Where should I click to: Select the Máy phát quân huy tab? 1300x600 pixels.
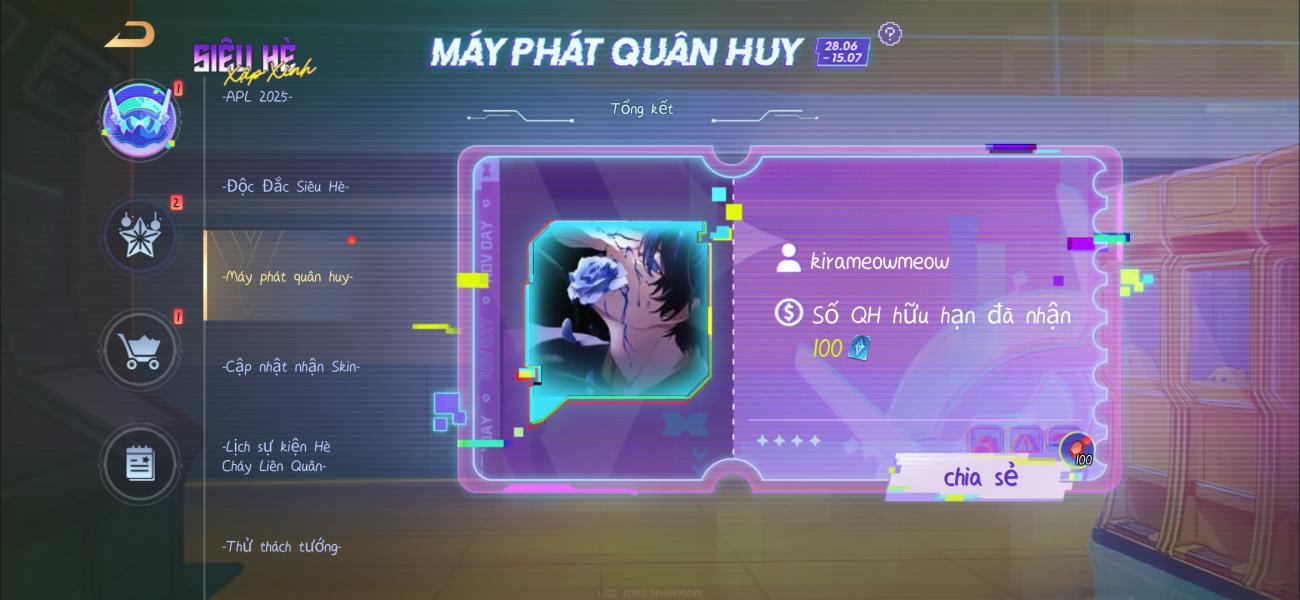coord(287,277)
